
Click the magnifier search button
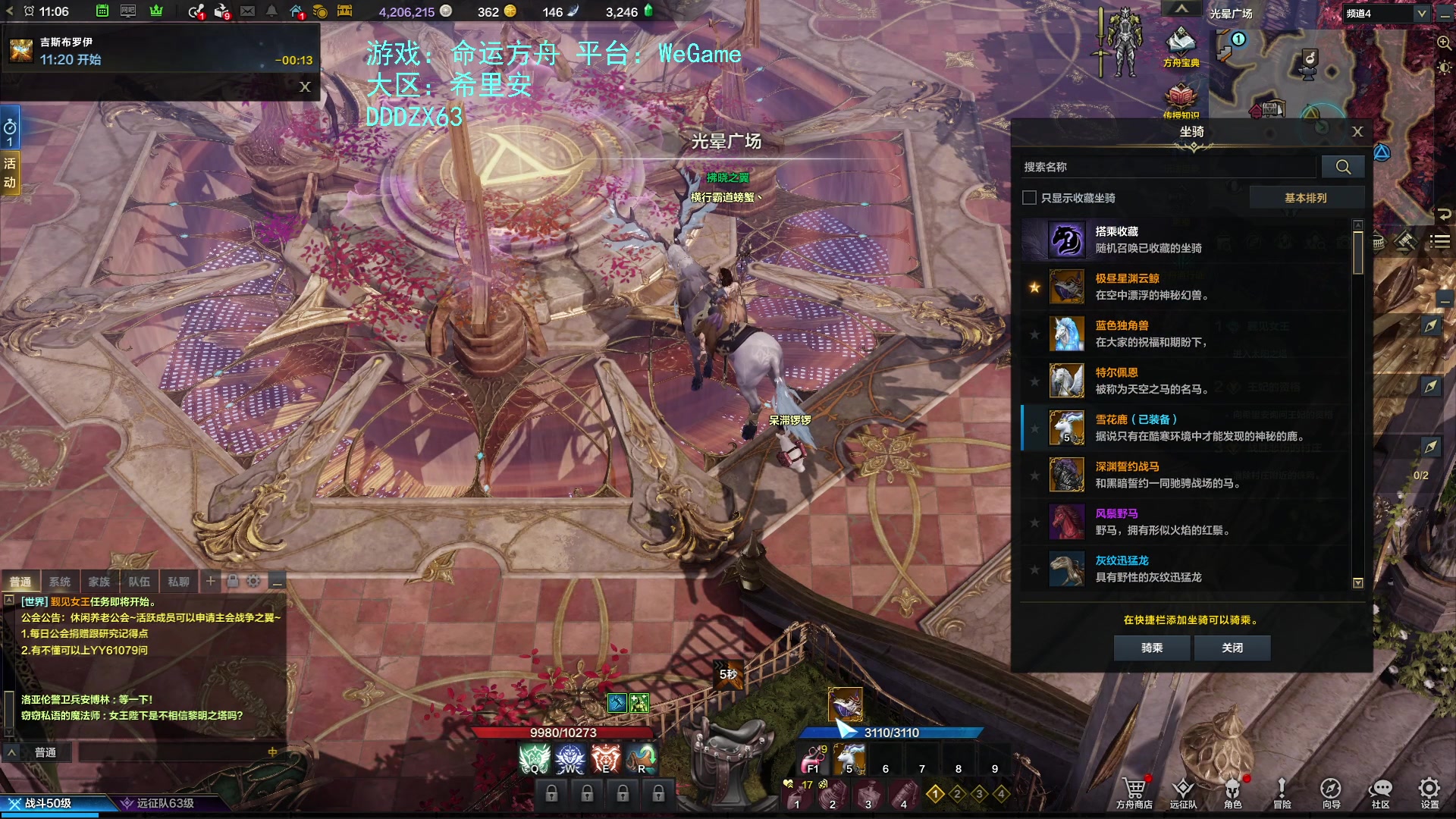[x=1342, y=167]
